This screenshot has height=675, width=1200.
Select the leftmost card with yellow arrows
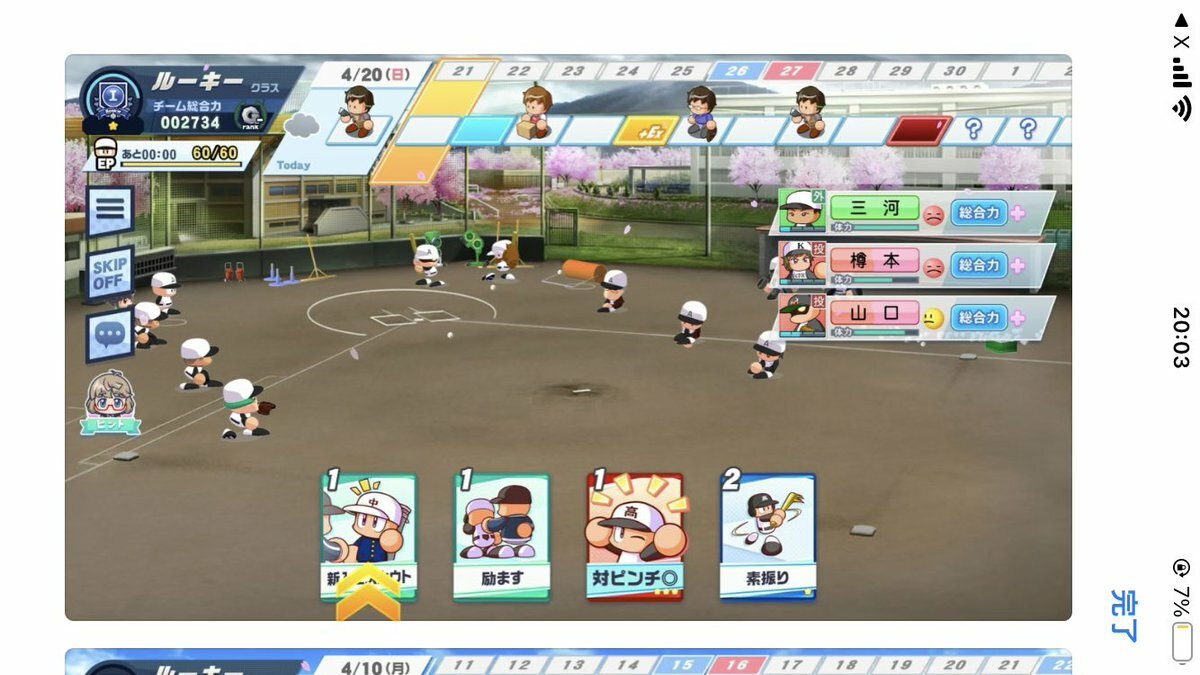point(368,536)
